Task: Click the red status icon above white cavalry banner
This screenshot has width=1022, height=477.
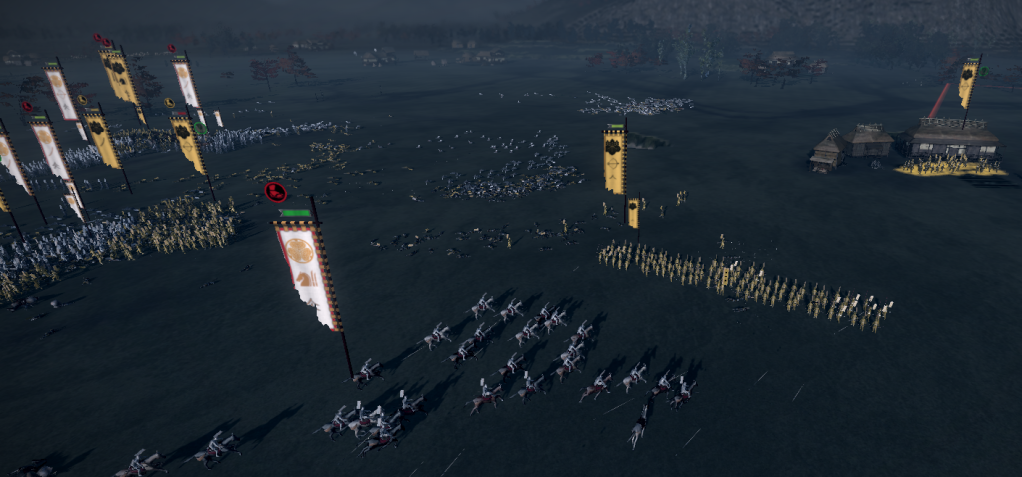Action: point(276,192)
